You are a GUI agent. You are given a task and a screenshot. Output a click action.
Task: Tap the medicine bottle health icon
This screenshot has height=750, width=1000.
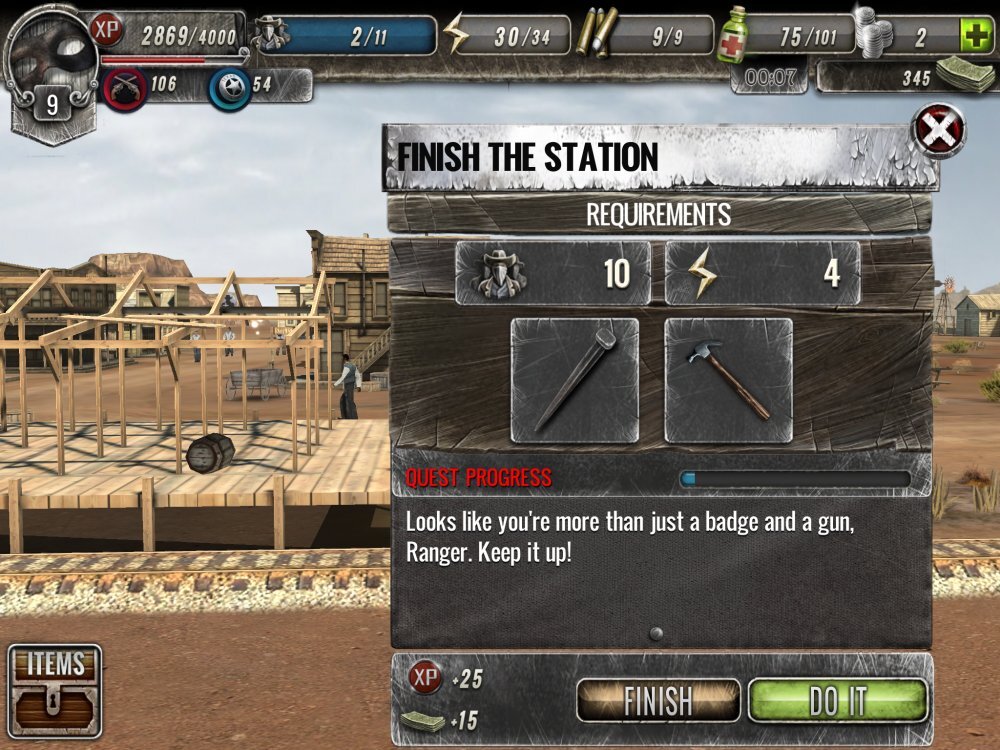[733, 35]
